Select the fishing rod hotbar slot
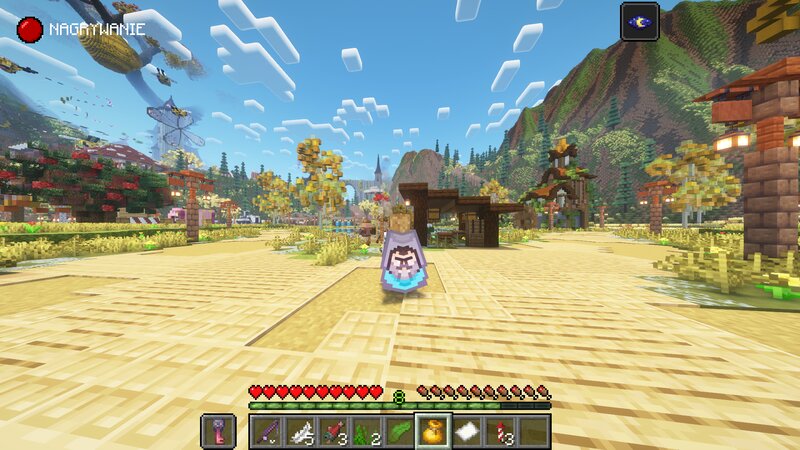Image resolution: width=800 pixels, height=450 pixels. [266, 431]
